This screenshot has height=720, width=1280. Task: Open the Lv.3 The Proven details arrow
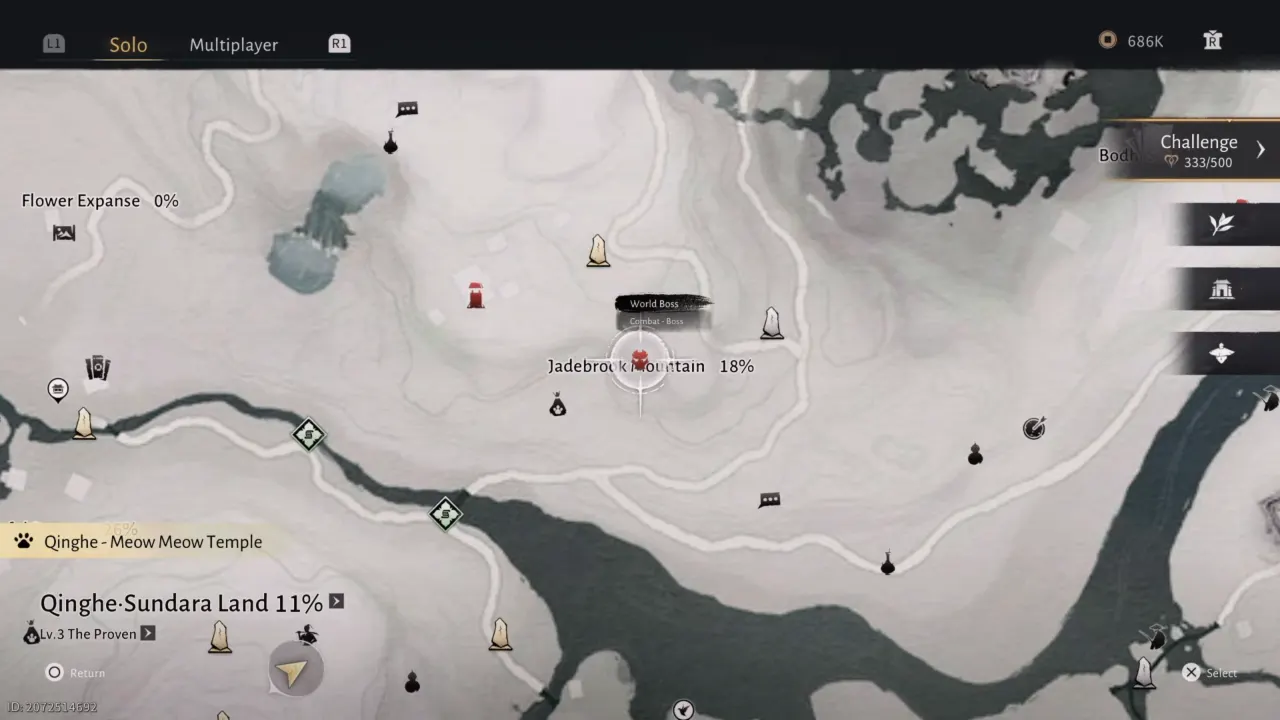point(146,633)
